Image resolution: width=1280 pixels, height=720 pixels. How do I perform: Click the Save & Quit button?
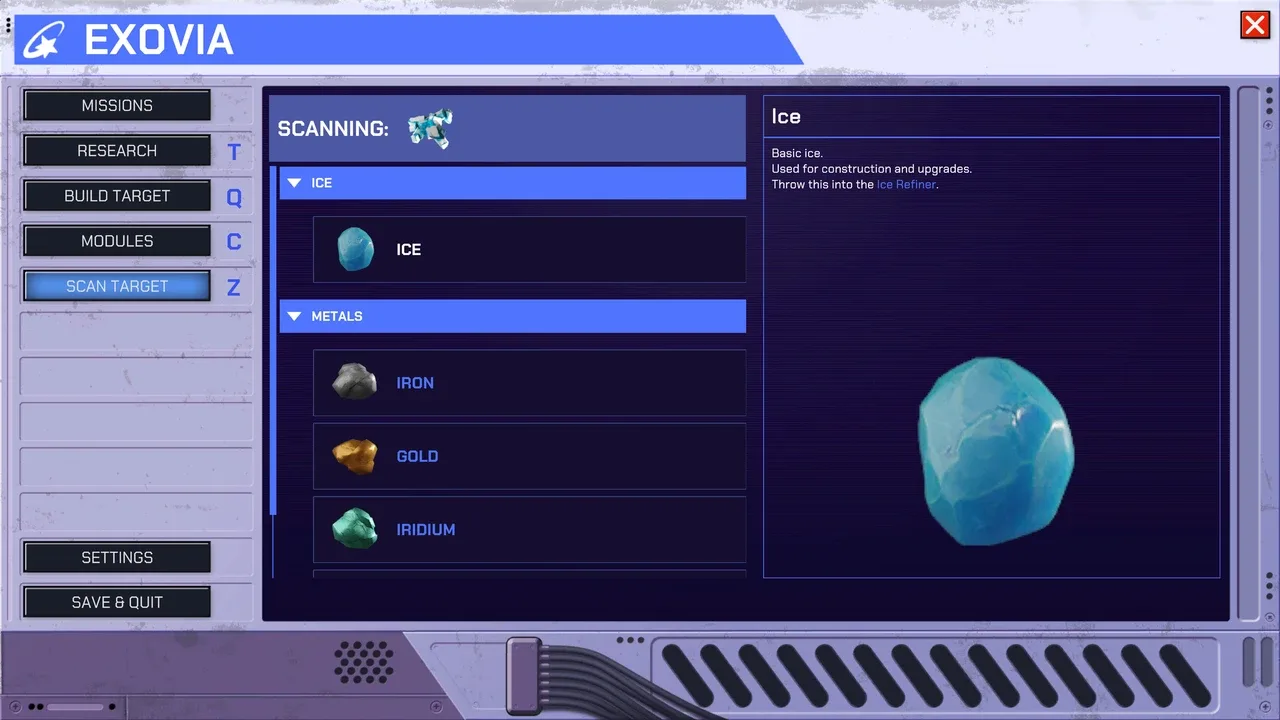tap(117, 603)
